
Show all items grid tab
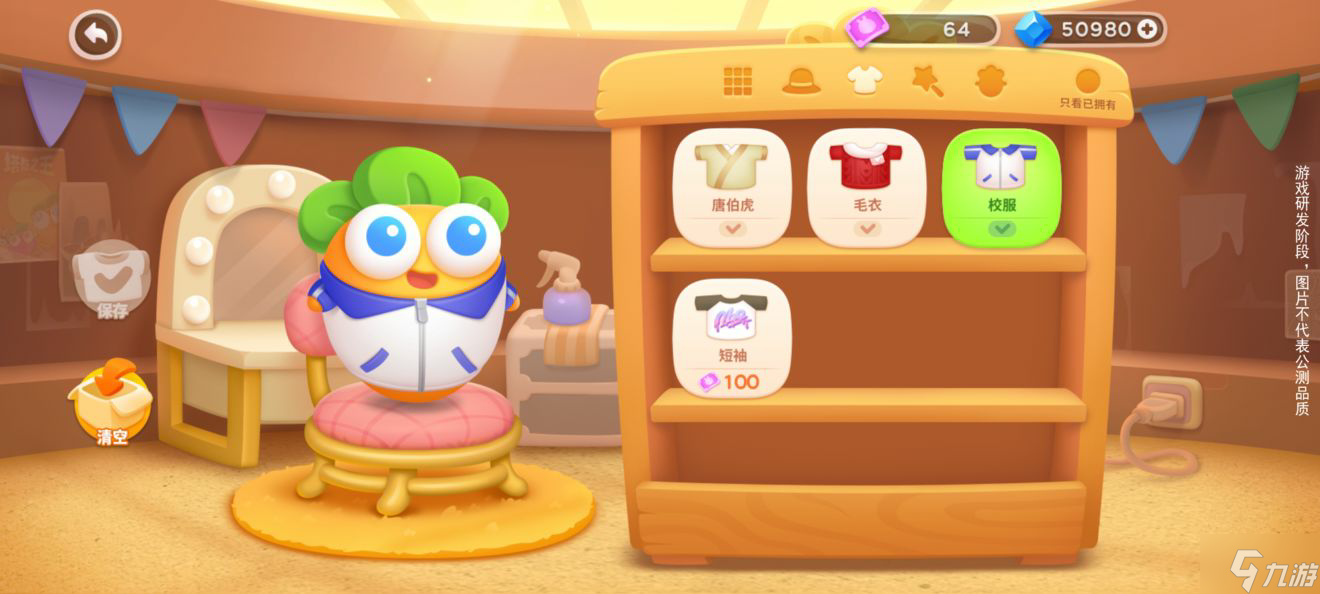[x=738, y=82]
